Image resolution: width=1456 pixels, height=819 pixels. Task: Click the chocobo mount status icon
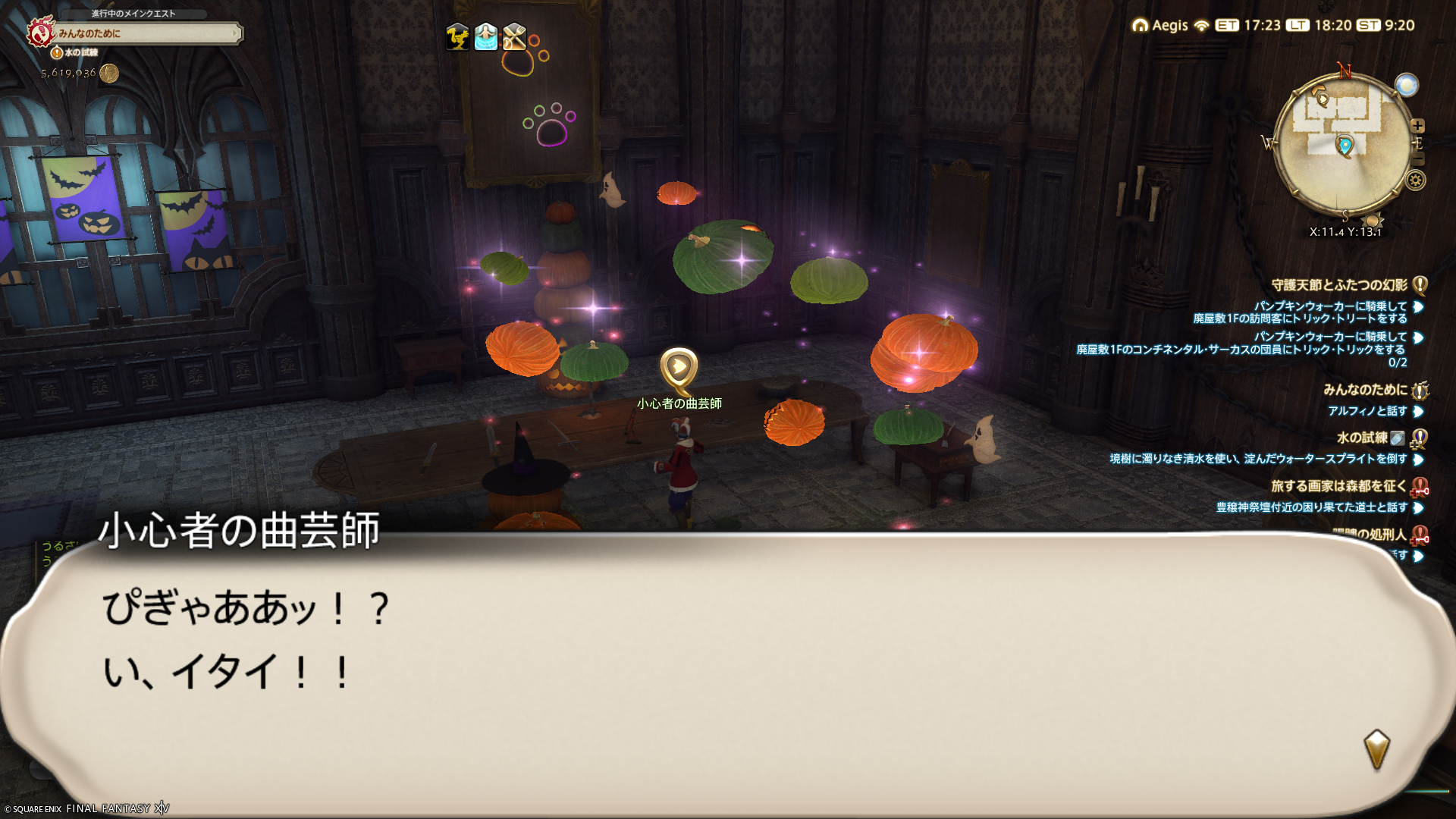coord(457,36)
